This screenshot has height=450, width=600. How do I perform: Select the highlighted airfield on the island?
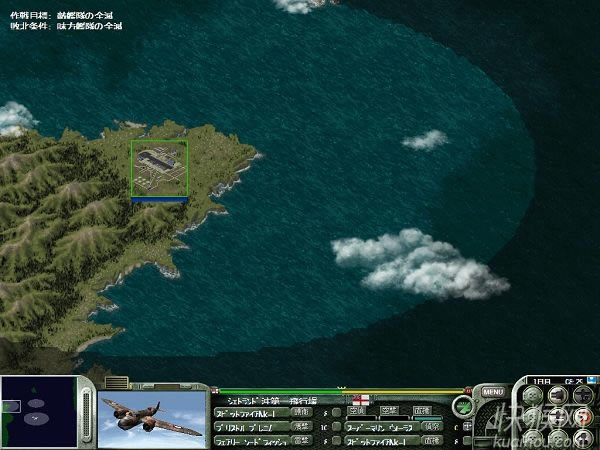pyautogui.click(x=159, y=168)
